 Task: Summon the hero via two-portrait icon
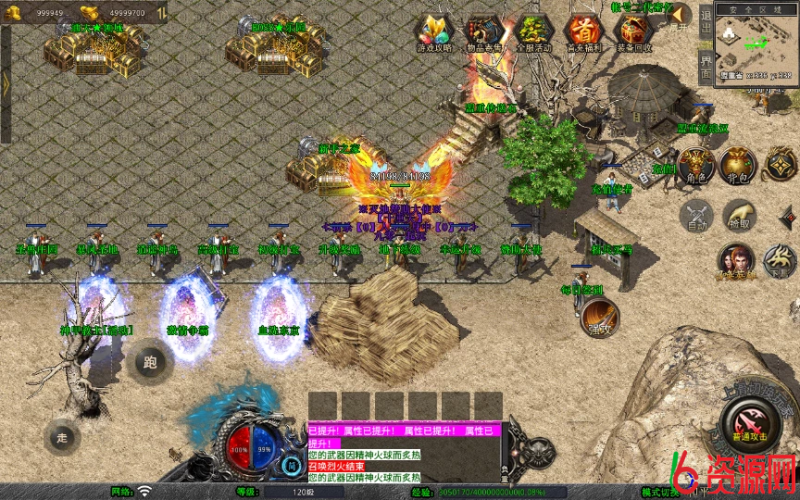736,262
